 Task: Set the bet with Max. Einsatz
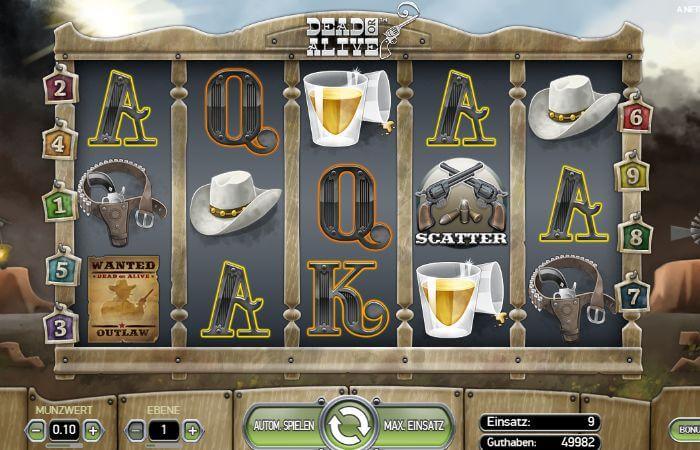[412, 426]
